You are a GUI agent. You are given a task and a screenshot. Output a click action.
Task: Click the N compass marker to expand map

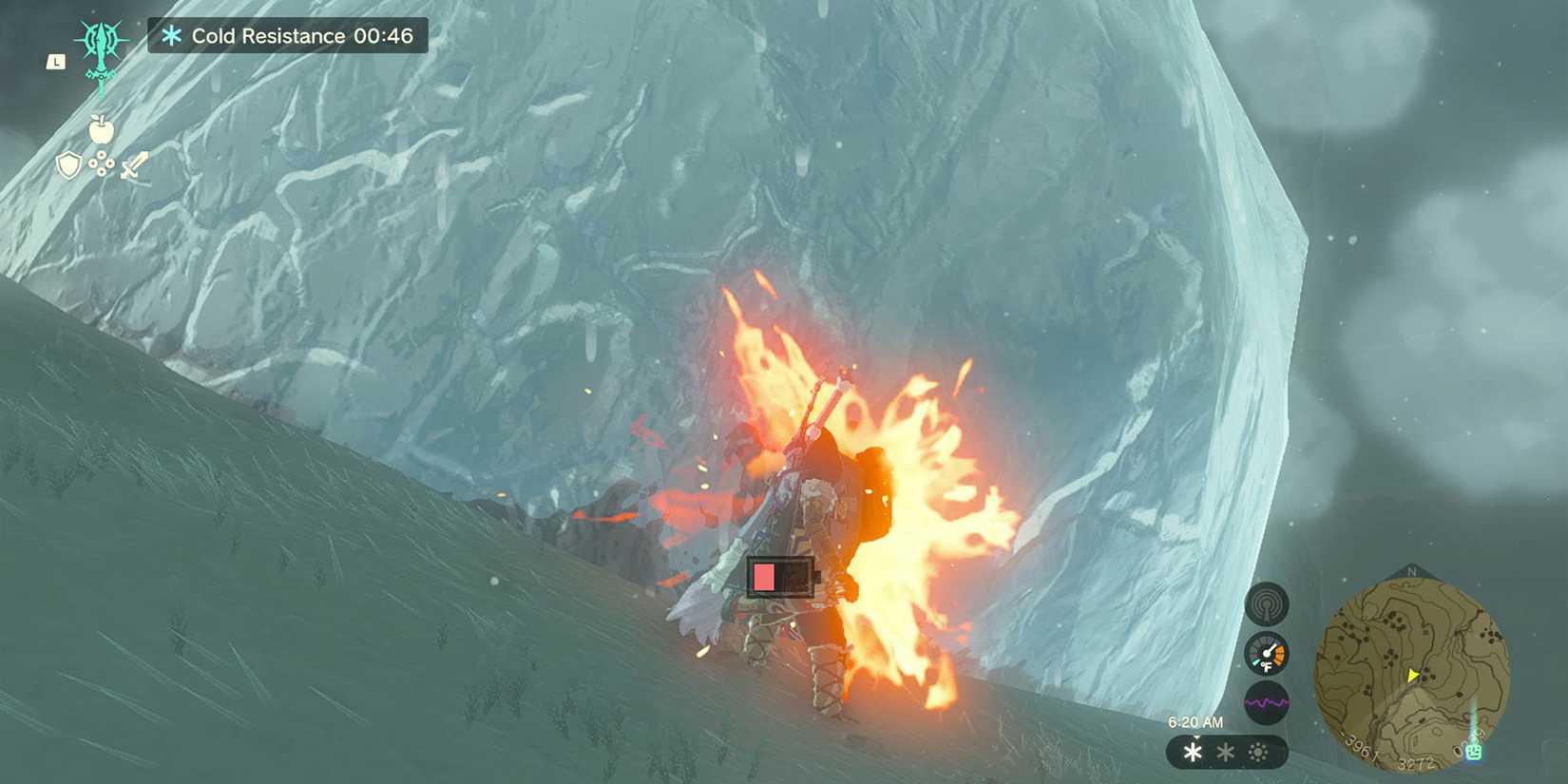[x=1411, y=571]
